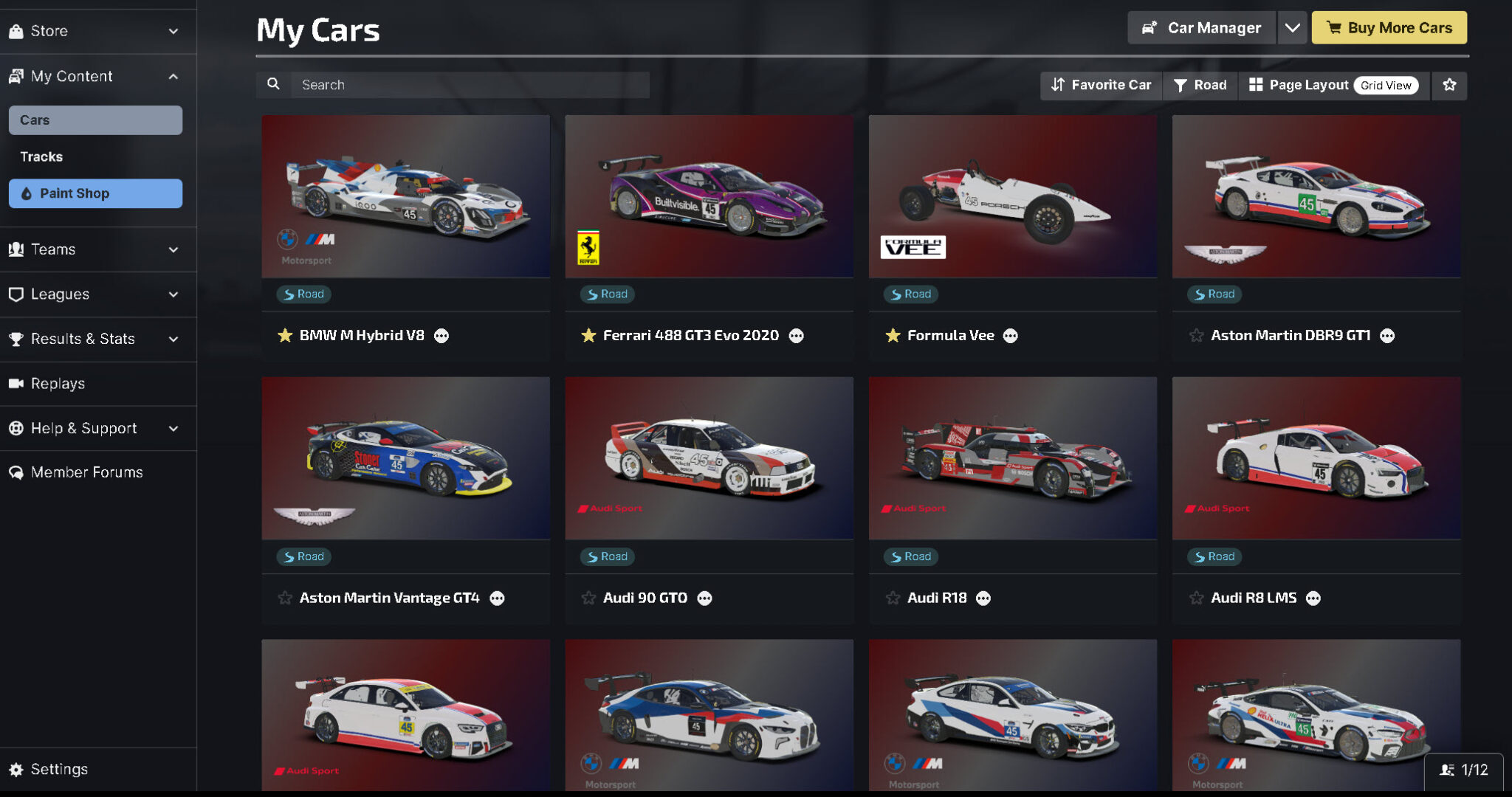Favorite the Aston Martin DBR9 GT1
This screenshot has width=1512, height=797.
(1195, 335)
